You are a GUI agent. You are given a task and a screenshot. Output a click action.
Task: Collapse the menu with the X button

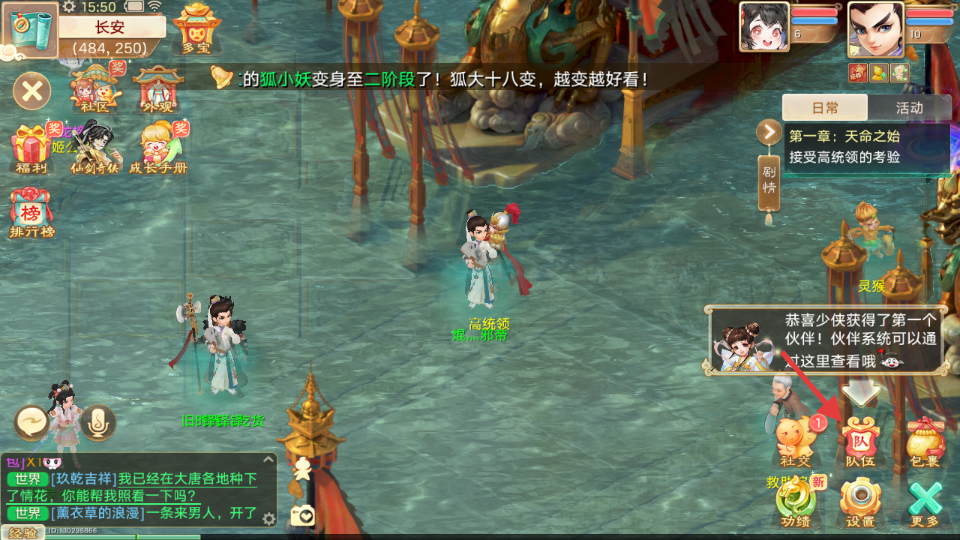(32, 93)
